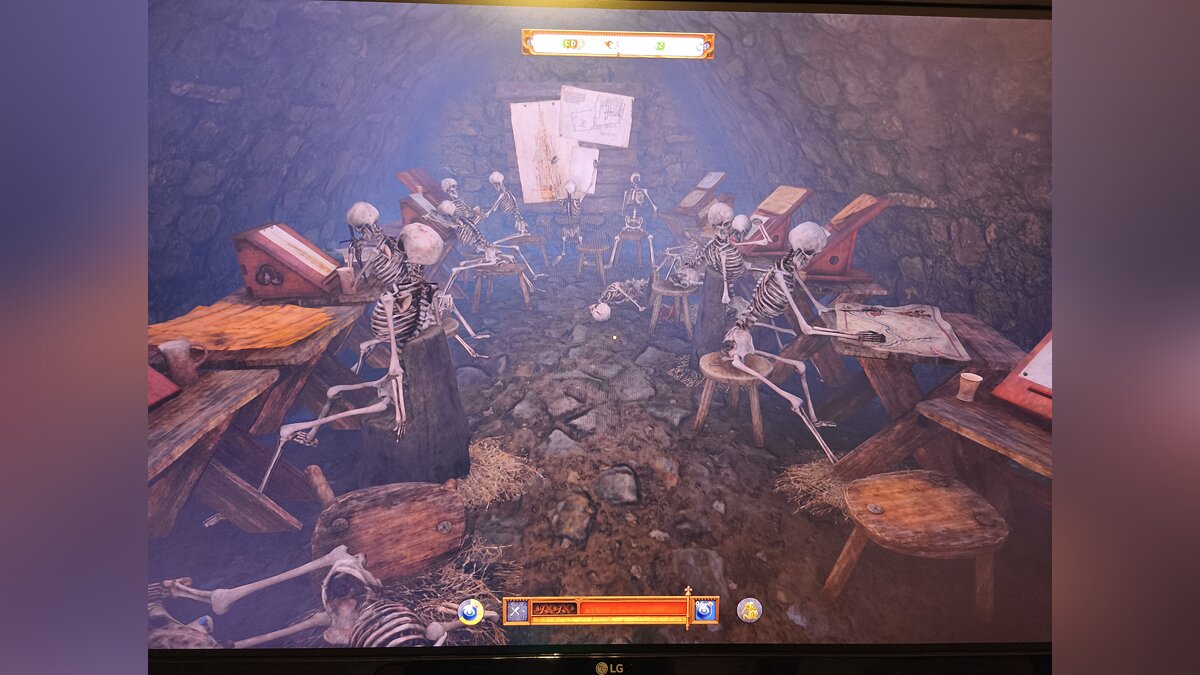Click the compass bar at the top

pos(617,44)
